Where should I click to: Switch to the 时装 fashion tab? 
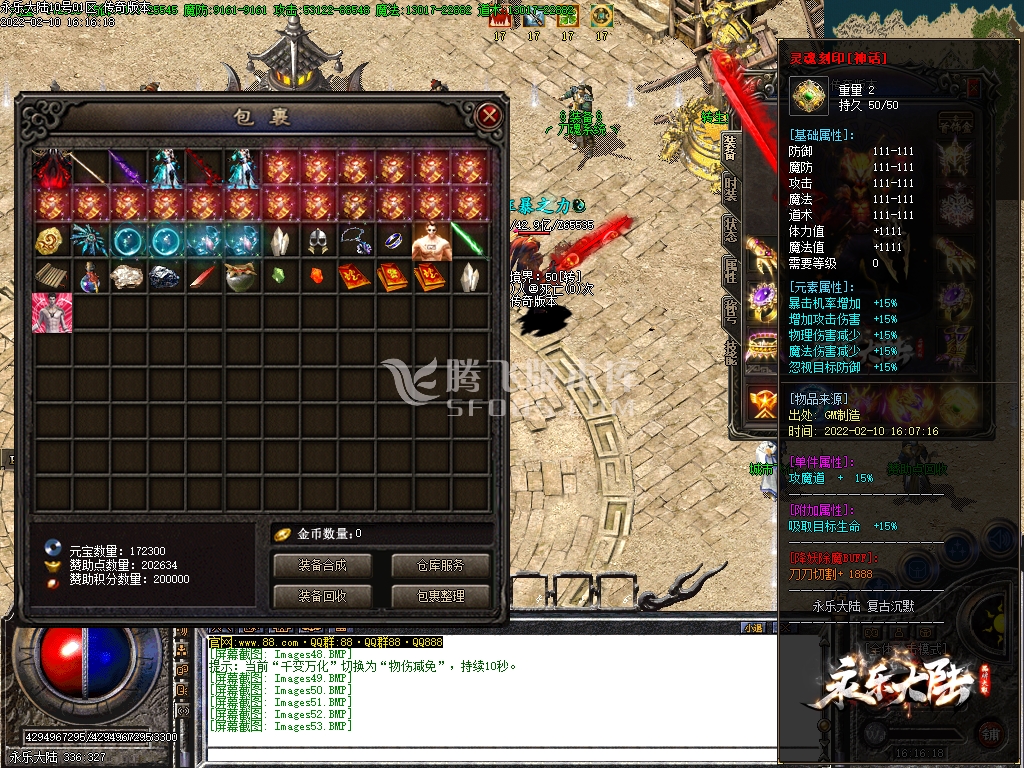pyautogui.click(x=730, y=191)
